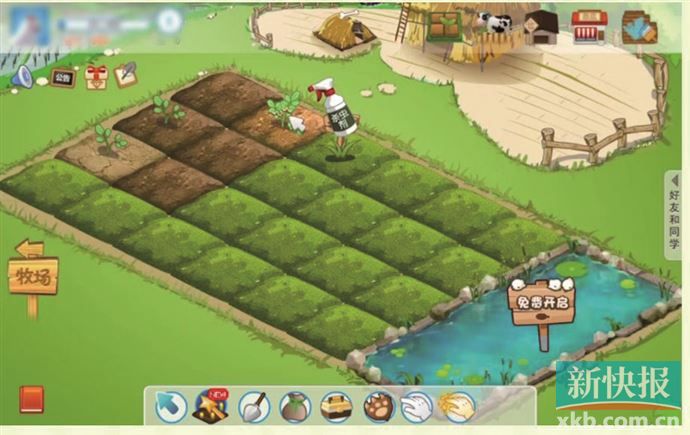Select the blue arrow cursor tool

coord(172,407)
